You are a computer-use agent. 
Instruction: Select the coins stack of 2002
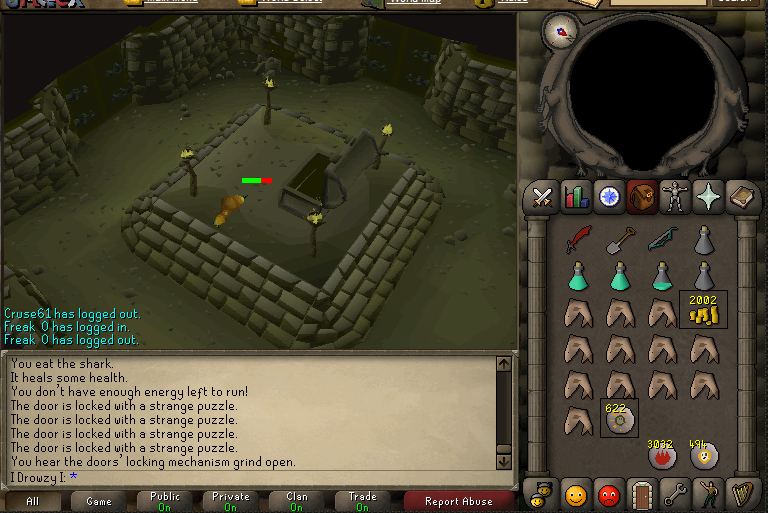[x=704, y=311]
